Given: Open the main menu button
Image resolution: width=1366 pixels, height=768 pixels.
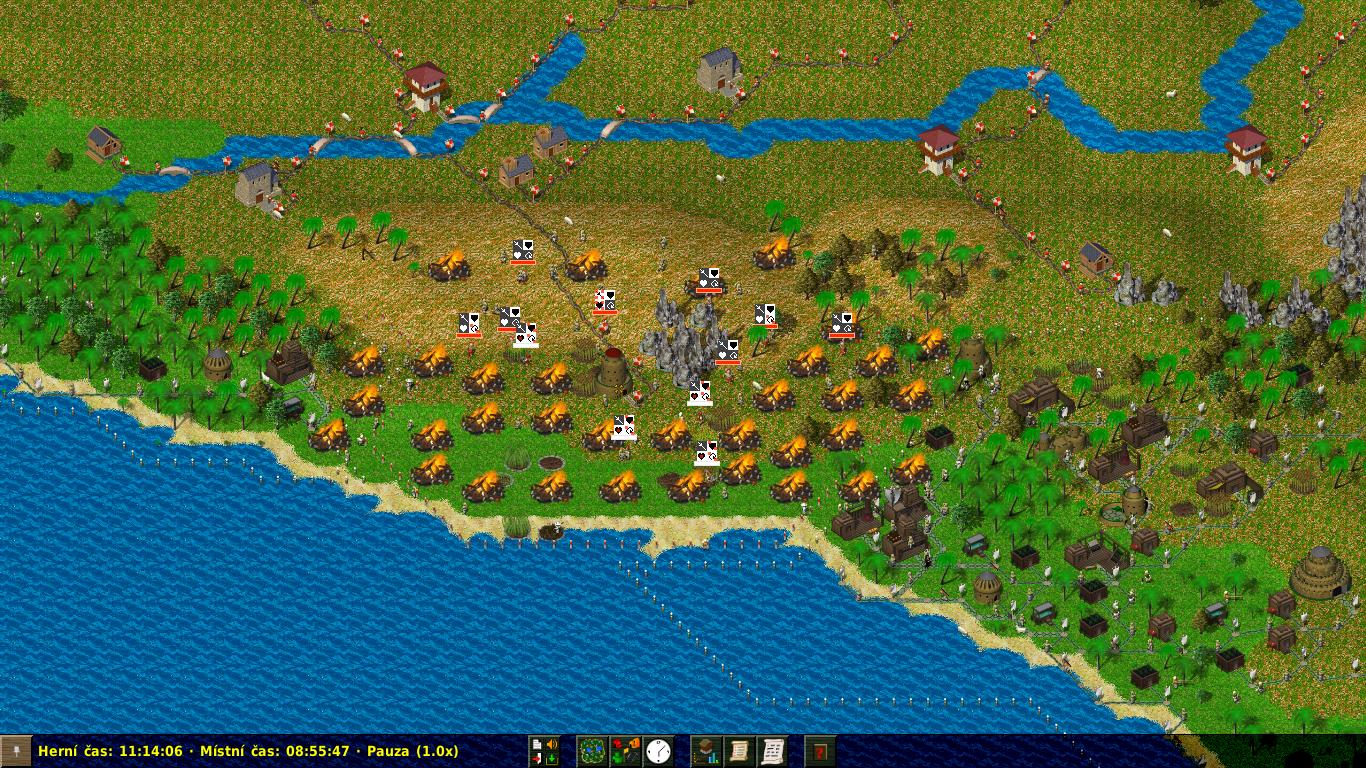Looking at the screenshot, I should 544,751.
